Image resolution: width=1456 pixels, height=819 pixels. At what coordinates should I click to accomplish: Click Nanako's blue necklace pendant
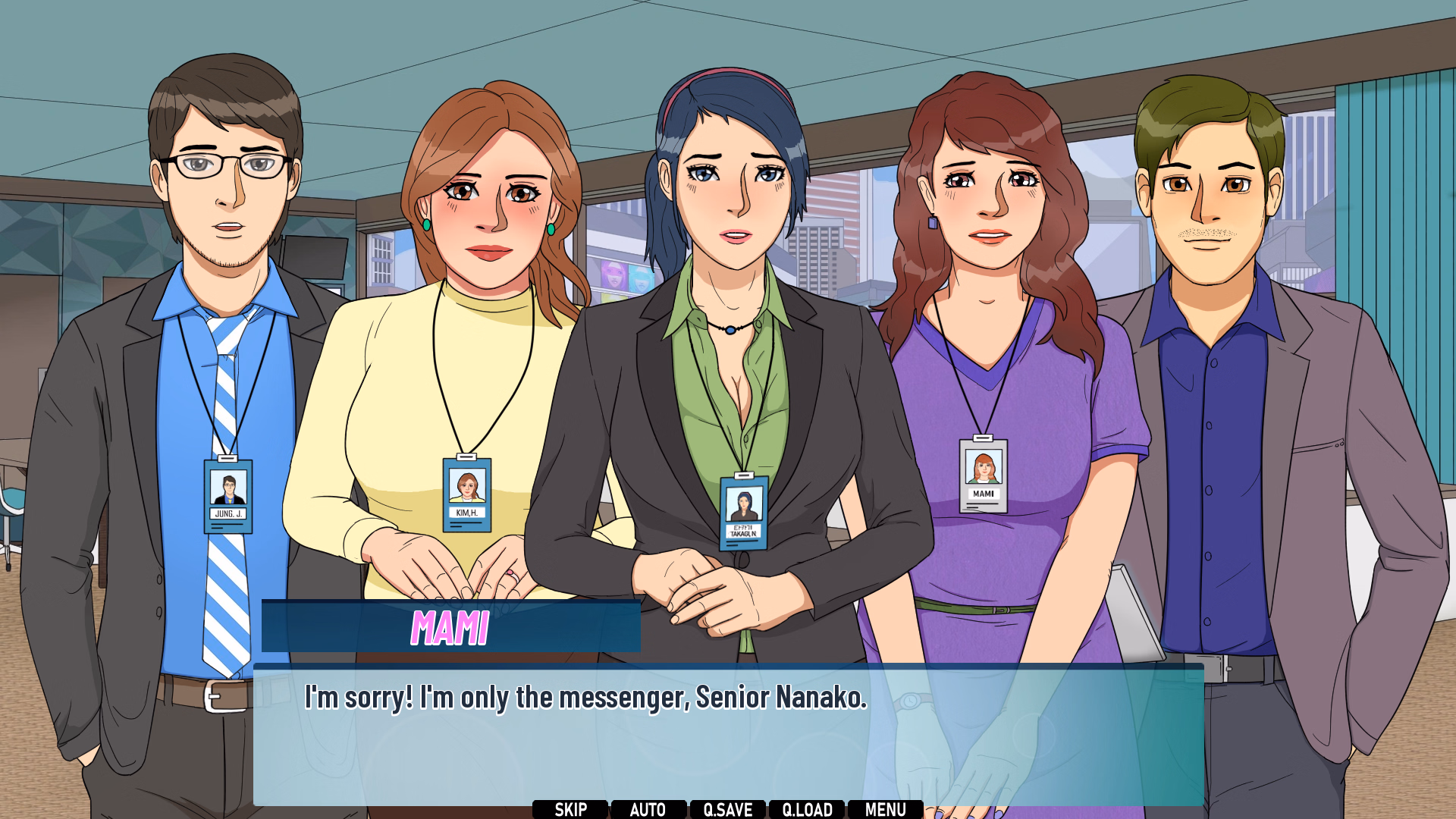730,329
